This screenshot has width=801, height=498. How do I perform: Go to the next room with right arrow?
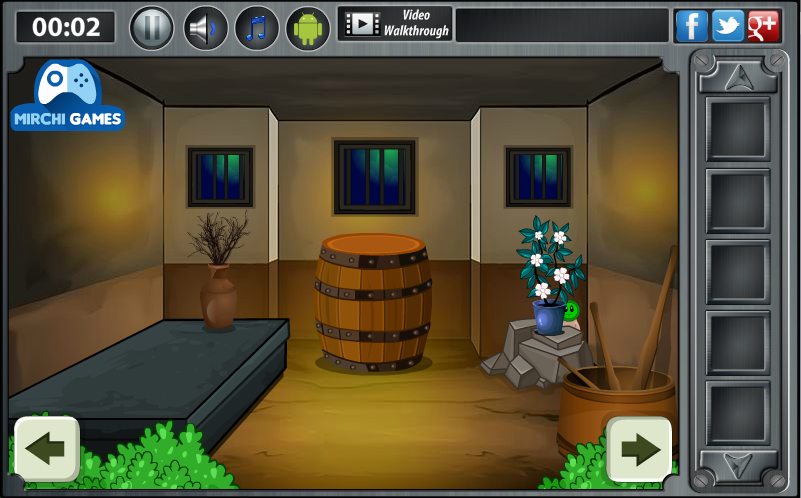pyautogui.click(x=639, y=448)
